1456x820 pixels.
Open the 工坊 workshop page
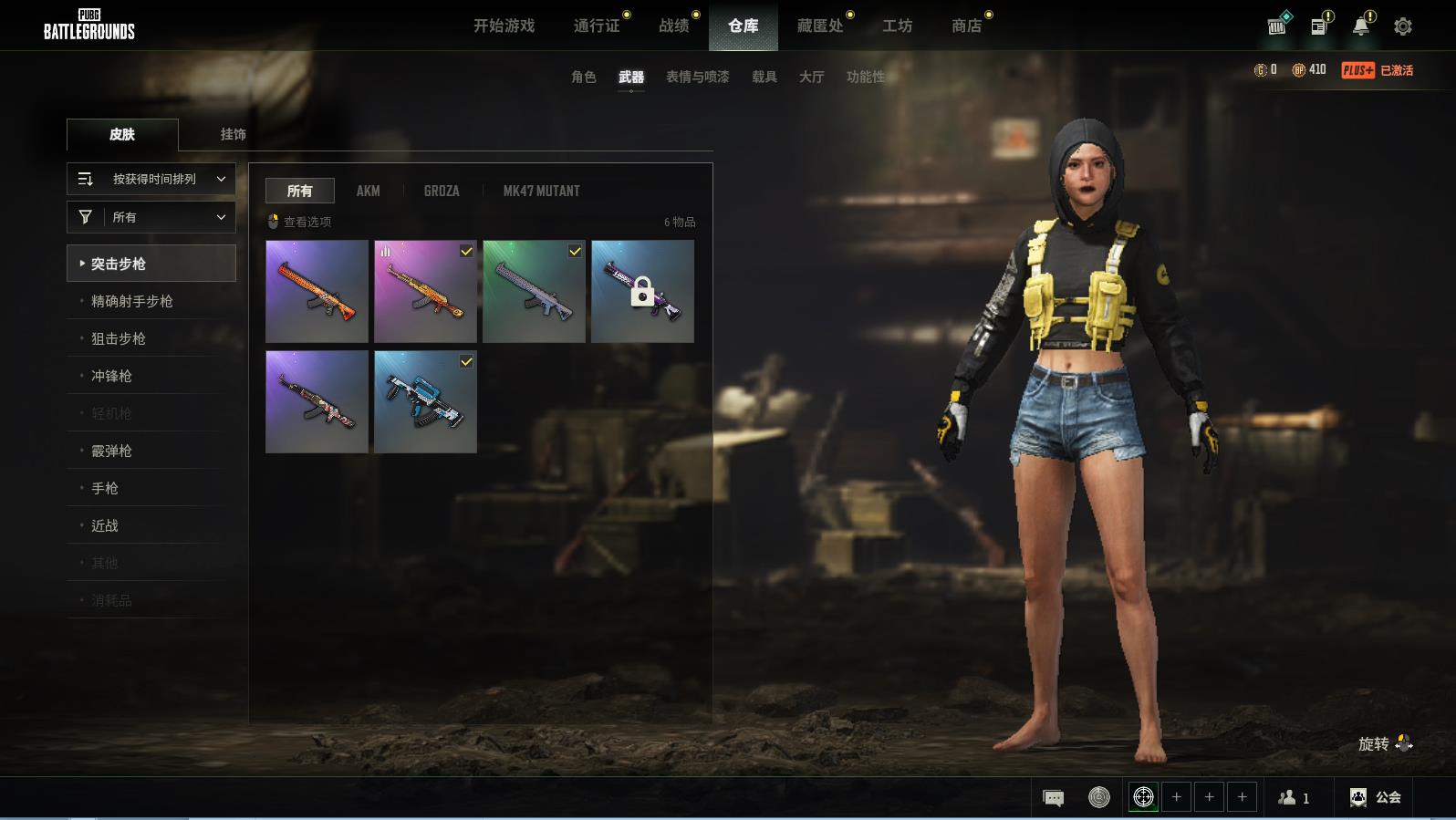[897, 26]
